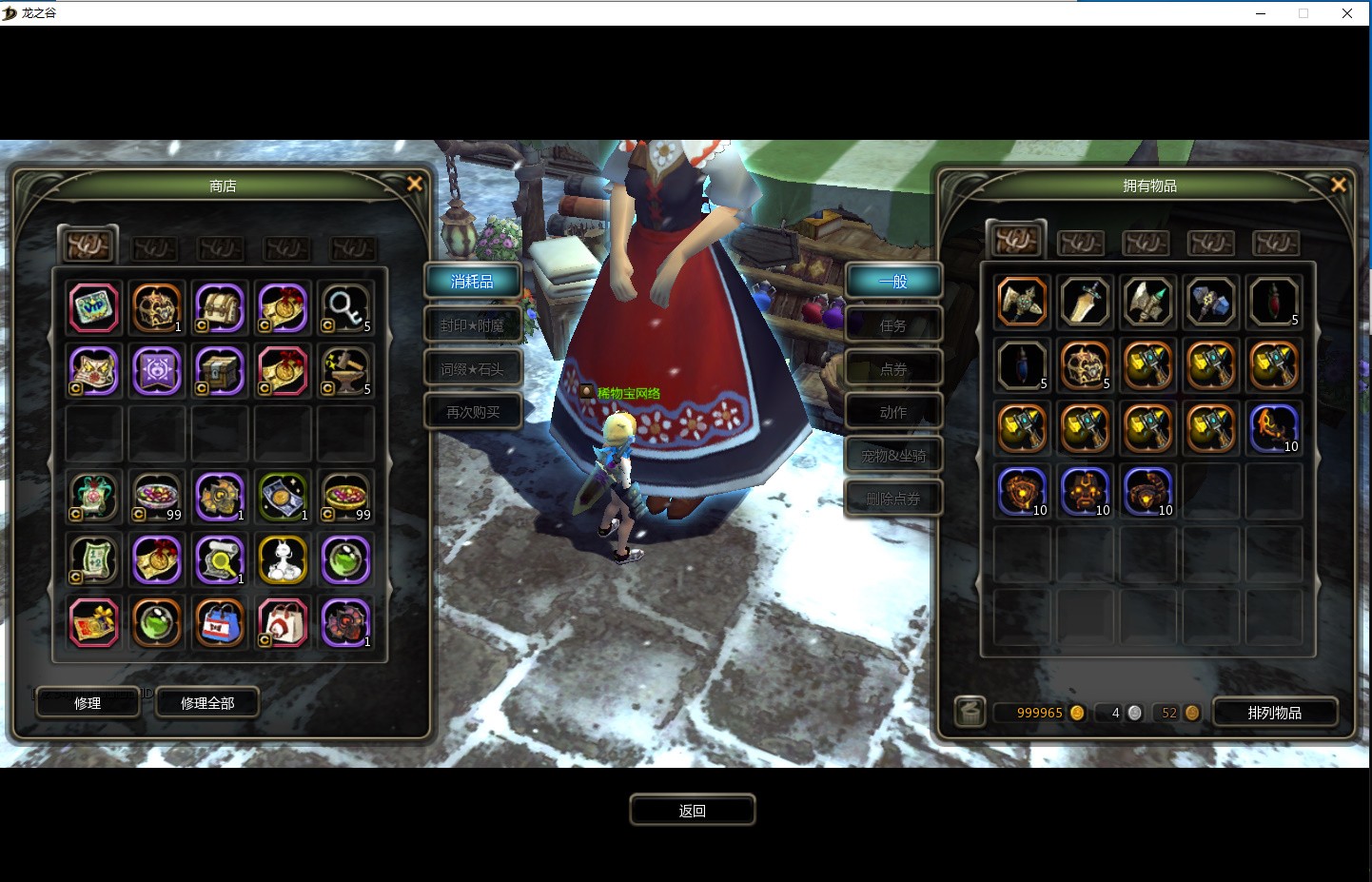Select the sword item in inventory

[x=1085, y=302]
